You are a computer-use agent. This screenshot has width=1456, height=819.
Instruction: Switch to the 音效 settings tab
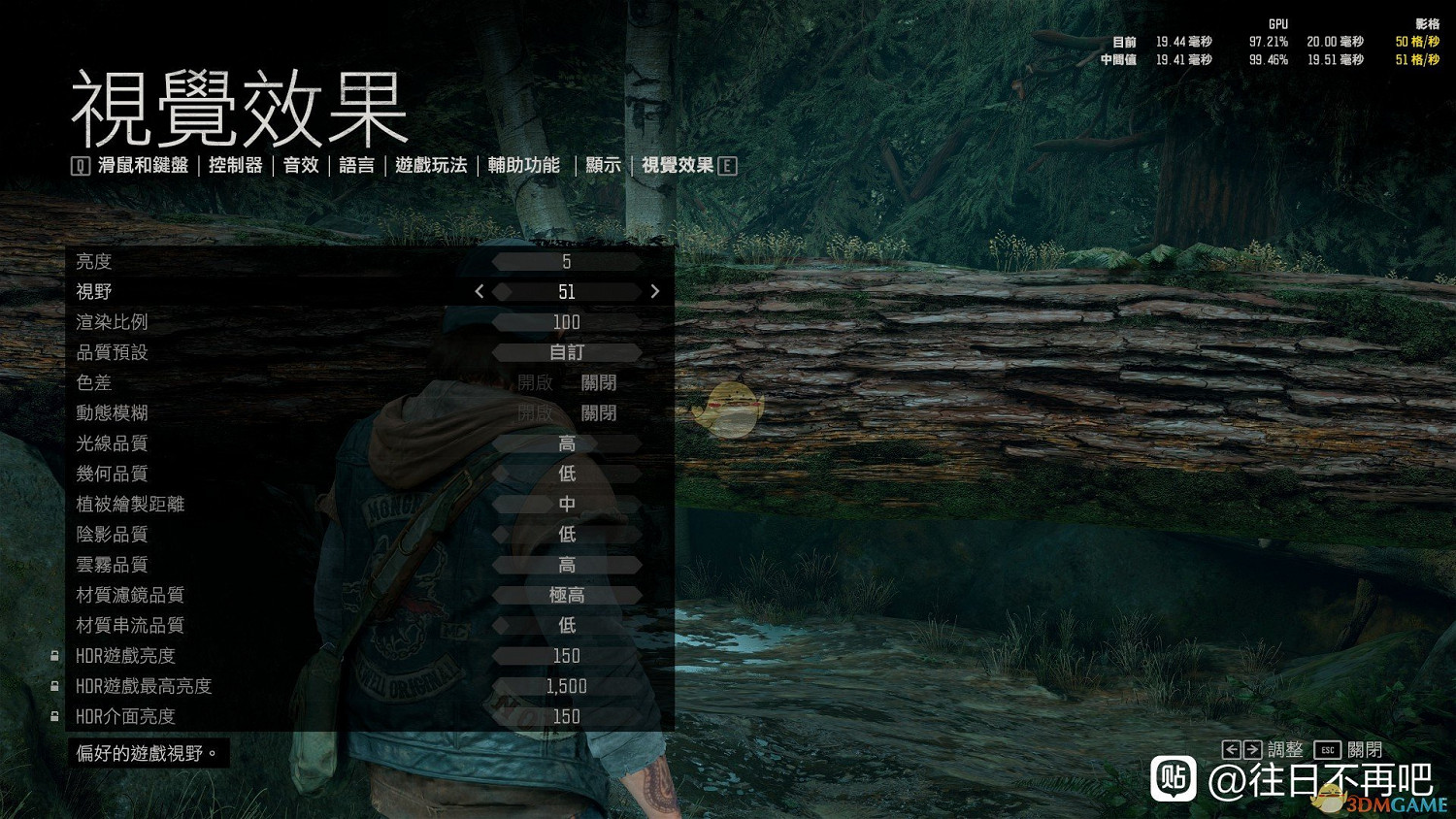click(301, 165)
